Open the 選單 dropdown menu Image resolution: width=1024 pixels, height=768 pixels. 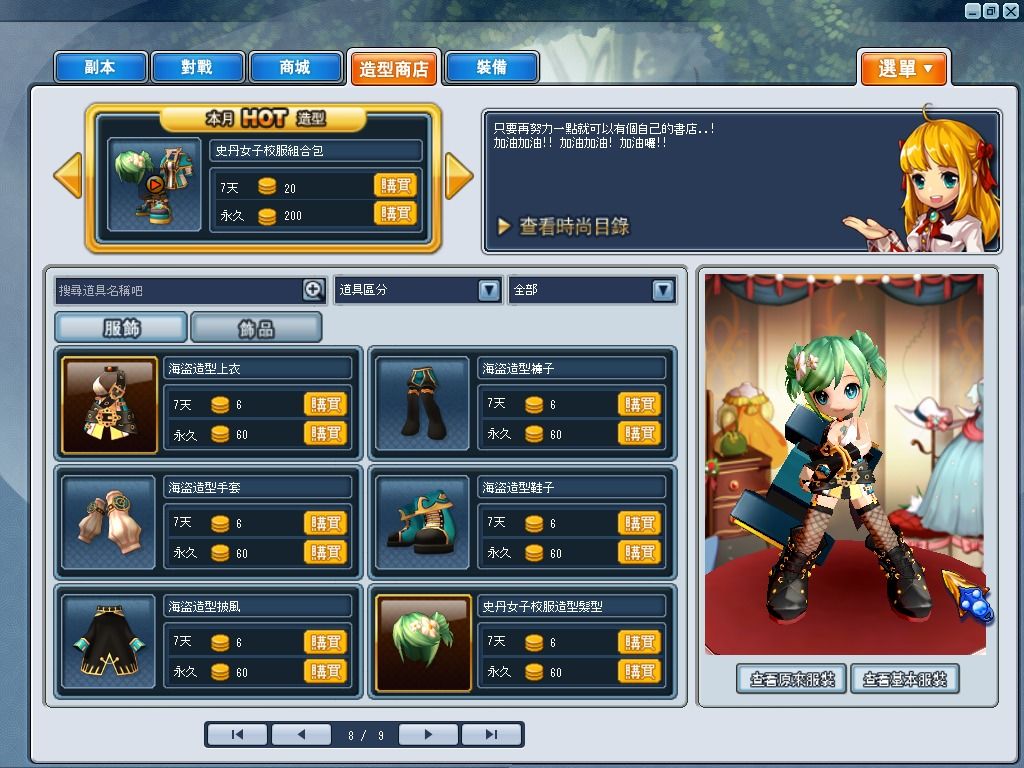pyautogui.click(x=904, y=68)
